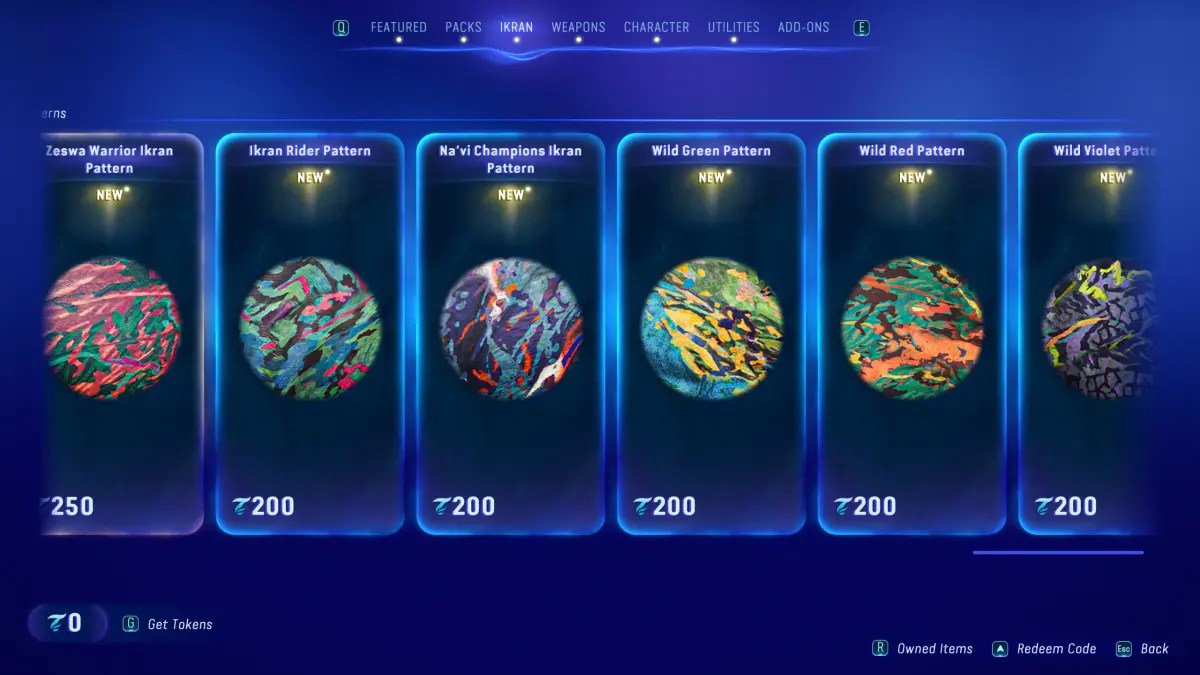1200x675 pixels.
Task: Switch to the Featured tab
Action: (x=398, y=27)
